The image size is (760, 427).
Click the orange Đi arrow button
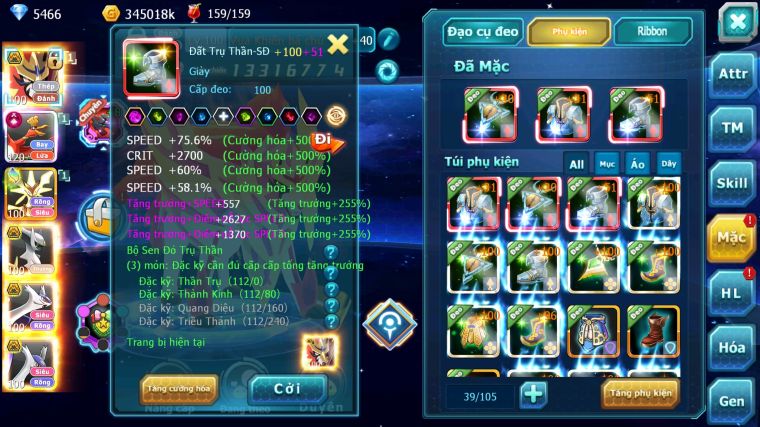tap(325, 141)
